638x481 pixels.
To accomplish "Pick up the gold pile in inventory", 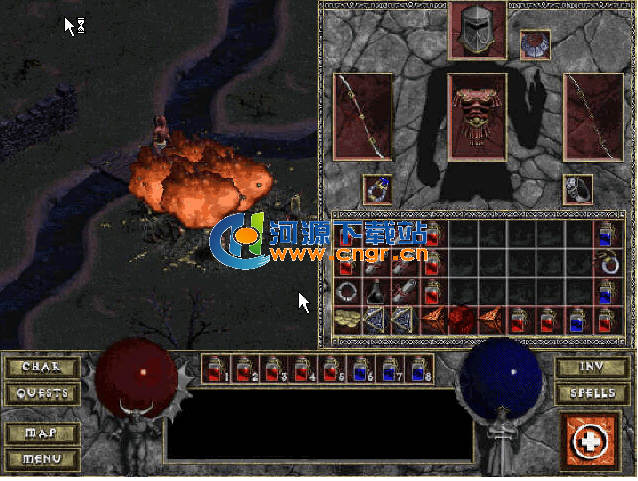I will click(x=348, y=320).
